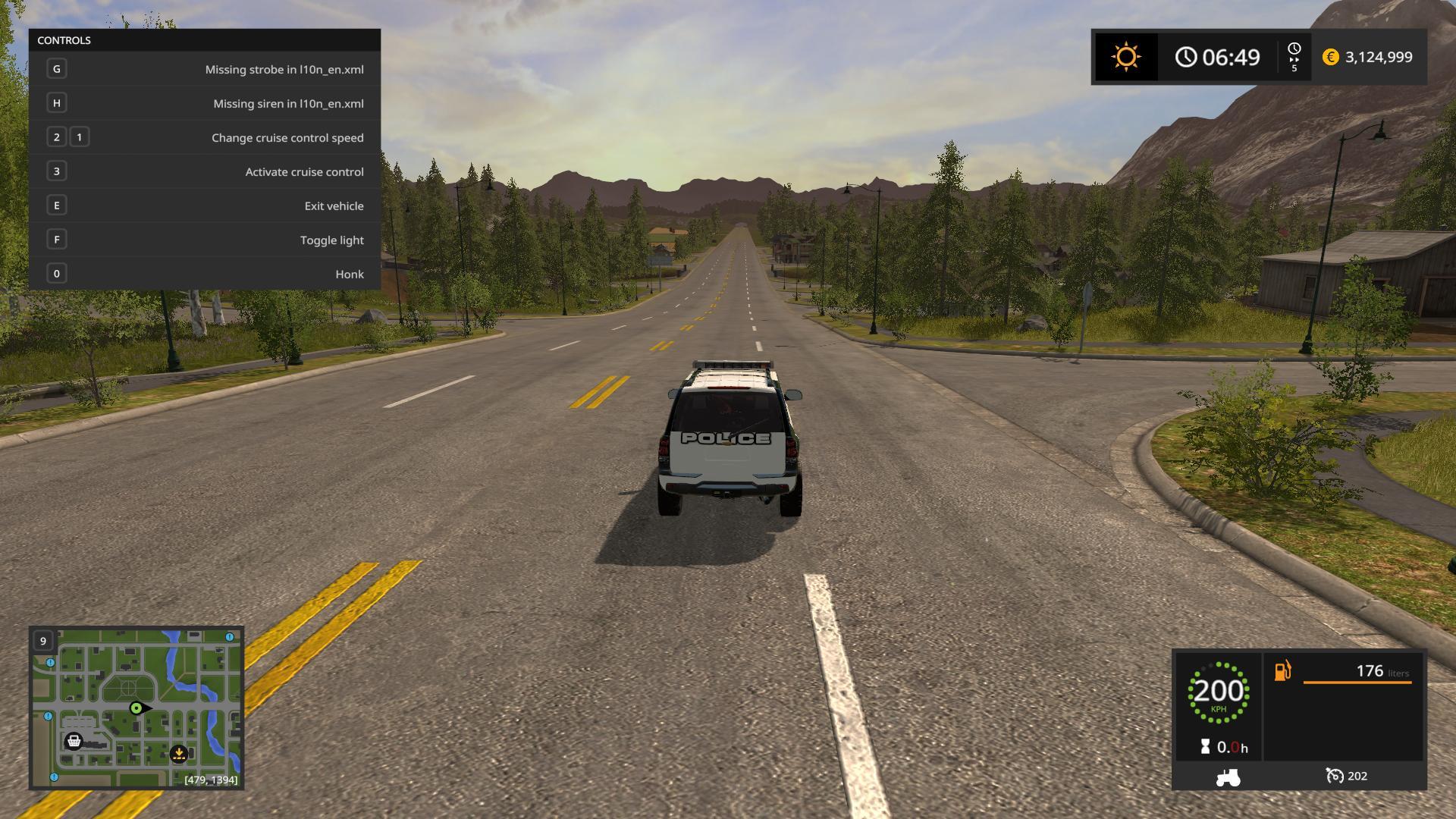The width and height of the screenshot is (1456, 819).
Task: Click the time scale fast-forward icon
Action: coord(1294,58)
